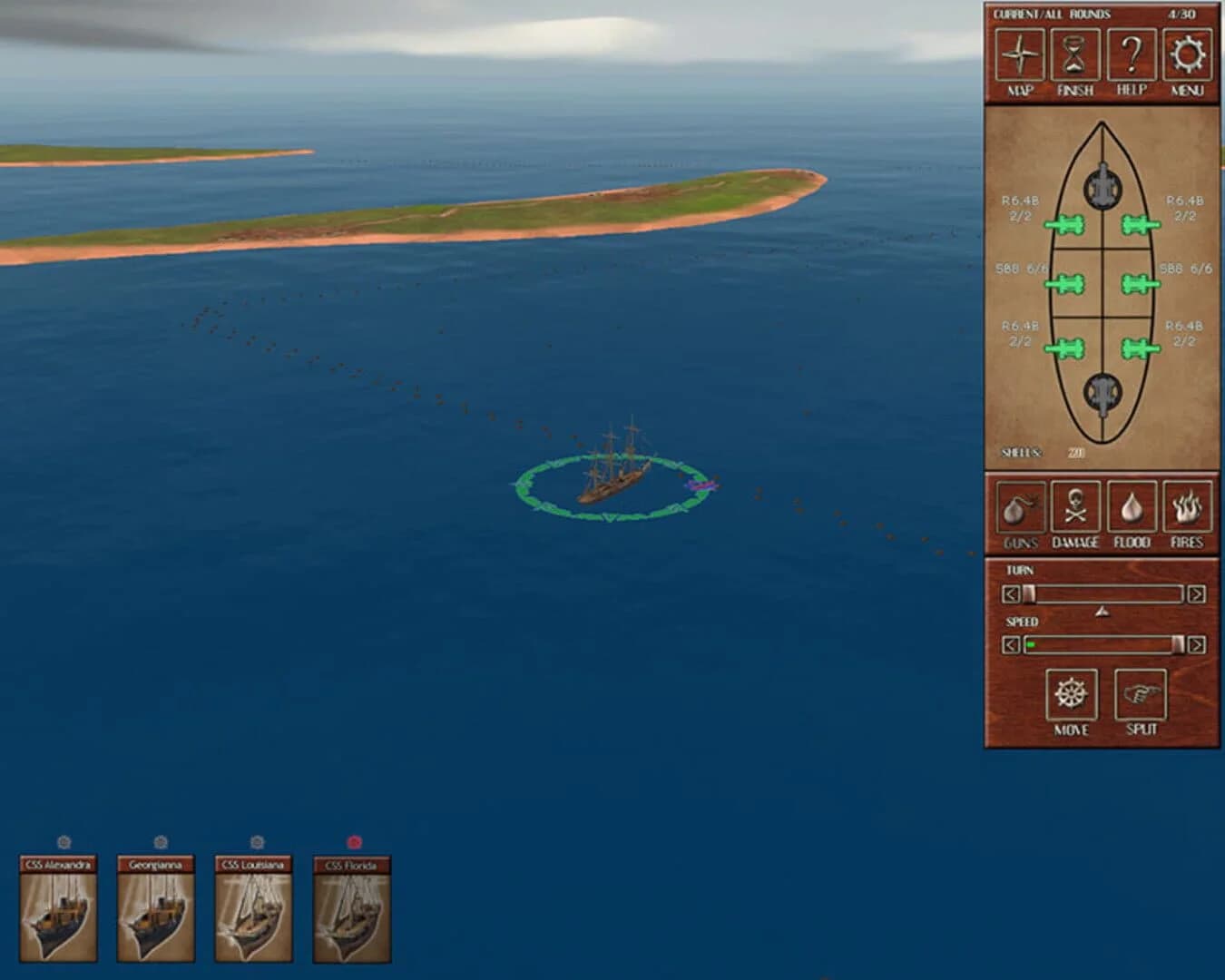Toggle the lower-left R6.4B gun marker
1225x980 pixels.
1067,347
